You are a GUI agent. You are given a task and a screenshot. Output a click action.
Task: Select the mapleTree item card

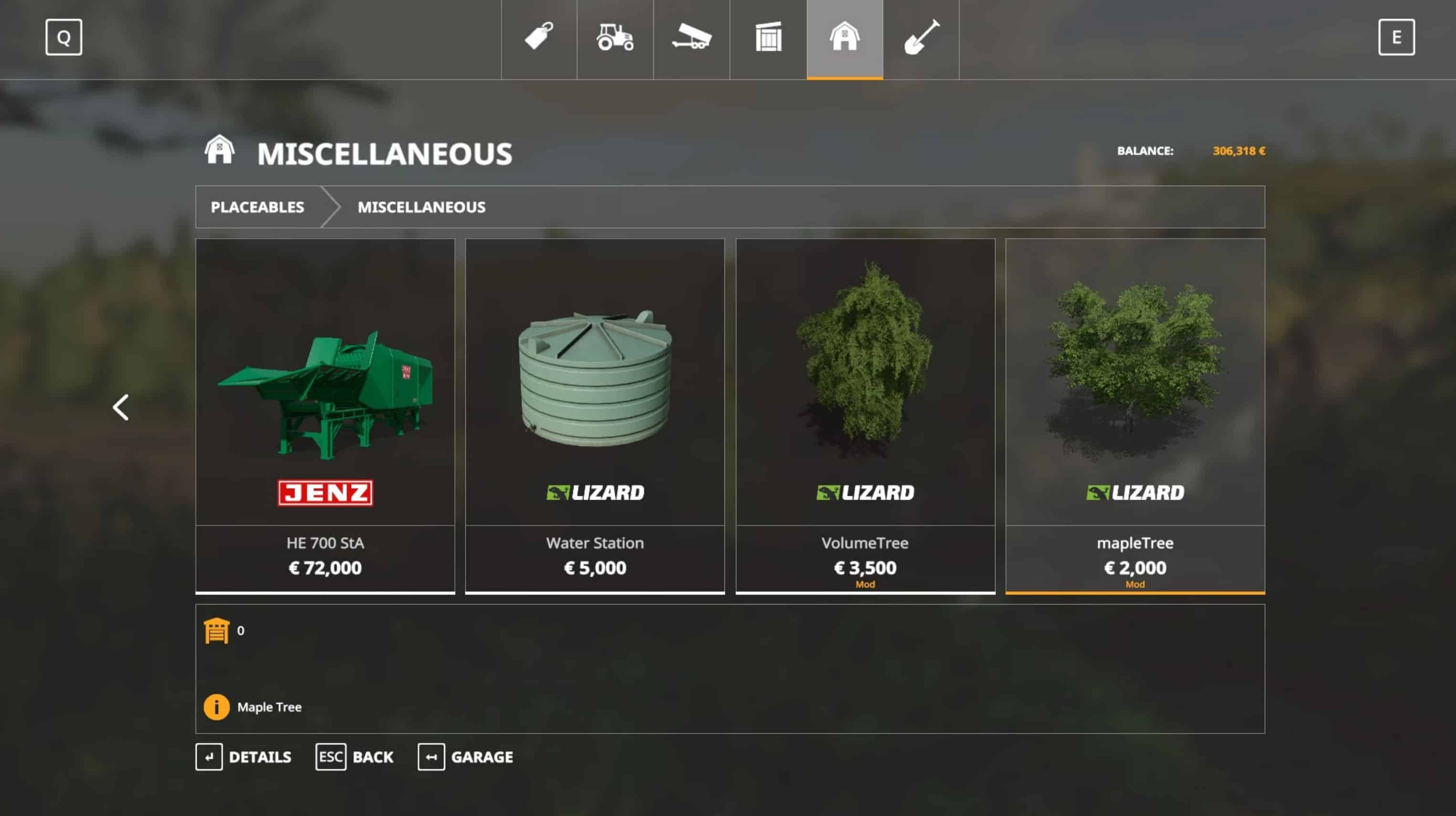(x=1134, y=415)
